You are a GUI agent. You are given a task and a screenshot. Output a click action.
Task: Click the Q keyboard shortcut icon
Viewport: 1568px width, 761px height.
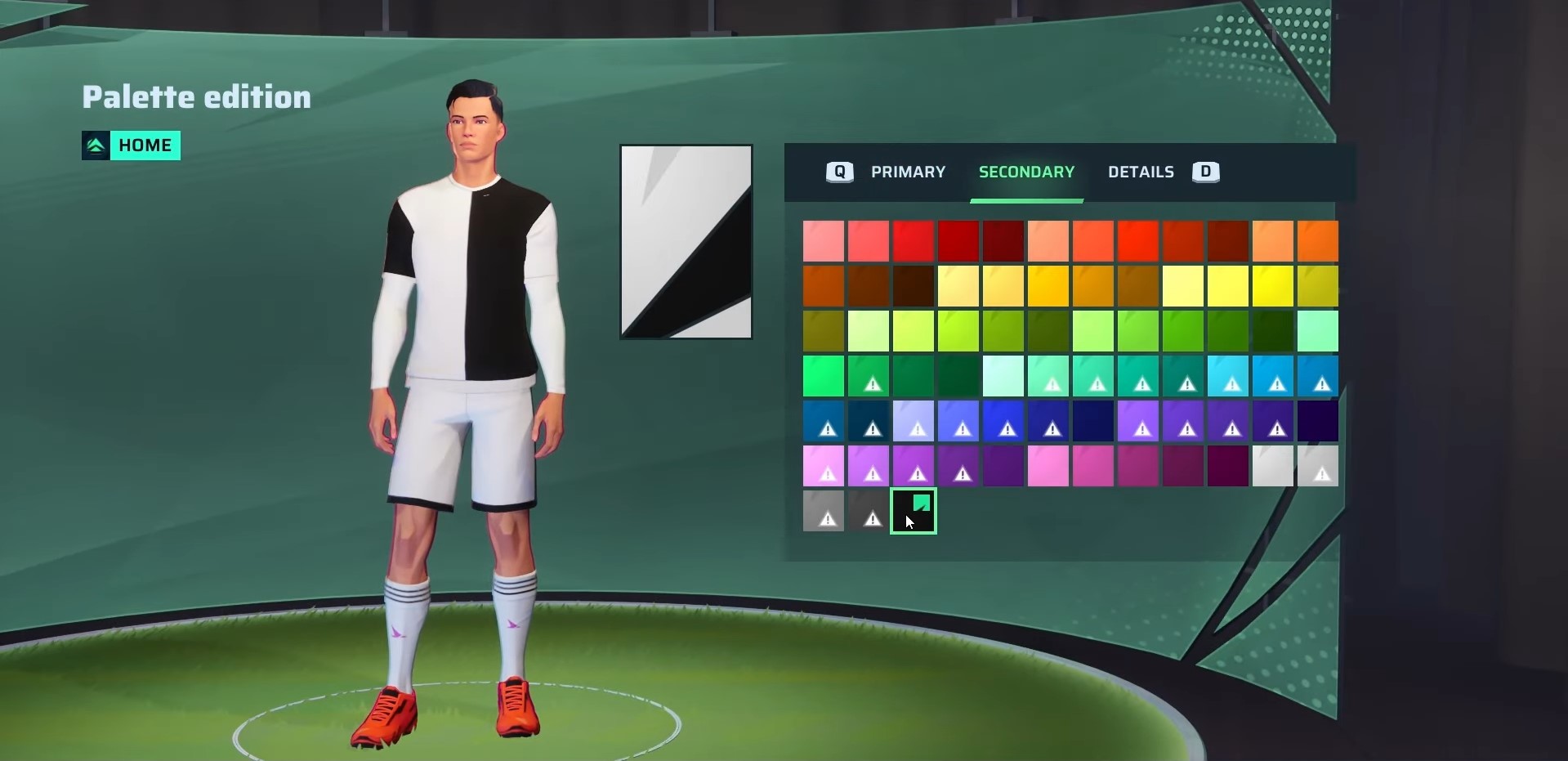[x=838, y=172]
